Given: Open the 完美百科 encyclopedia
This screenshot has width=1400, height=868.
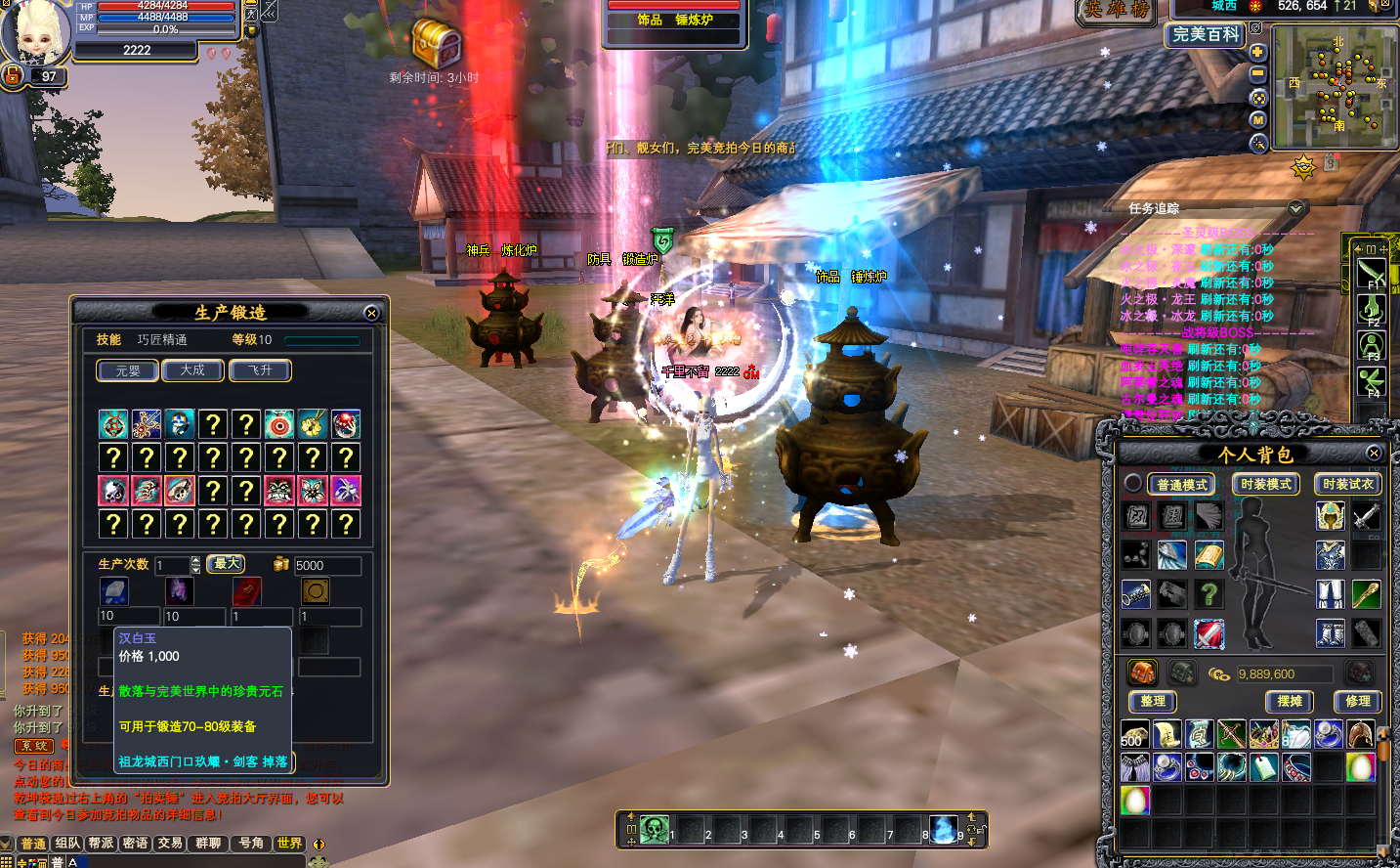Looking at the screenshot, I should point(1206,34).
